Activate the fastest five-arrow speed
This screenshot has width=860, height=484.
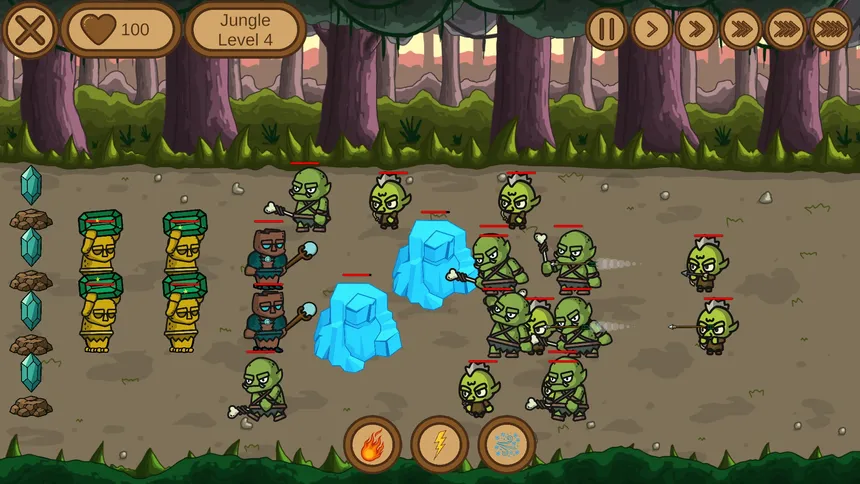click(831, 29)
